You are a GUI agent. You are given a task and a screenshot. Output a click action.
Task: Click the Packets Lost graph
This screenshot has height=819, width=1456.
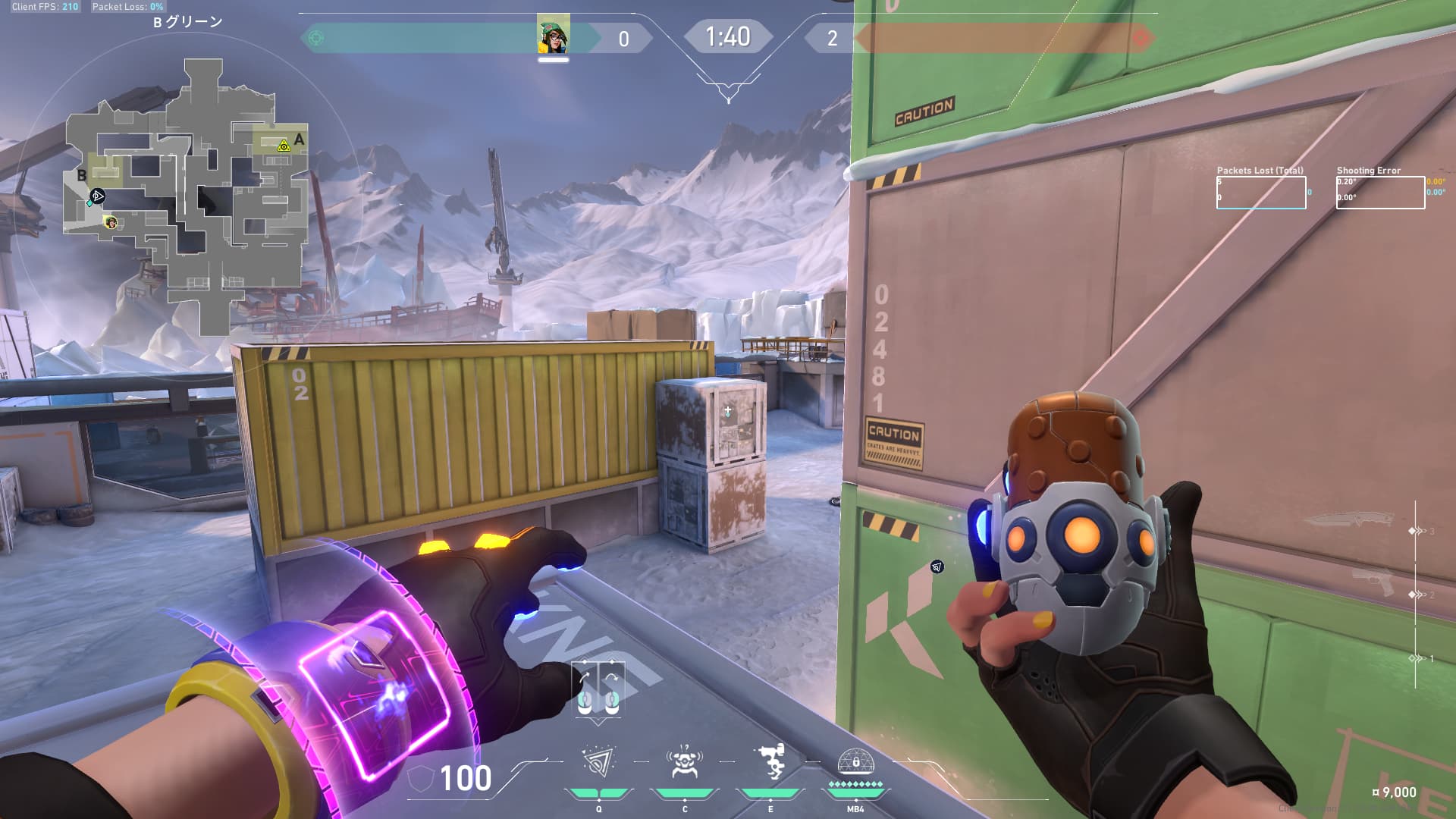click(x=1261, y=193)
